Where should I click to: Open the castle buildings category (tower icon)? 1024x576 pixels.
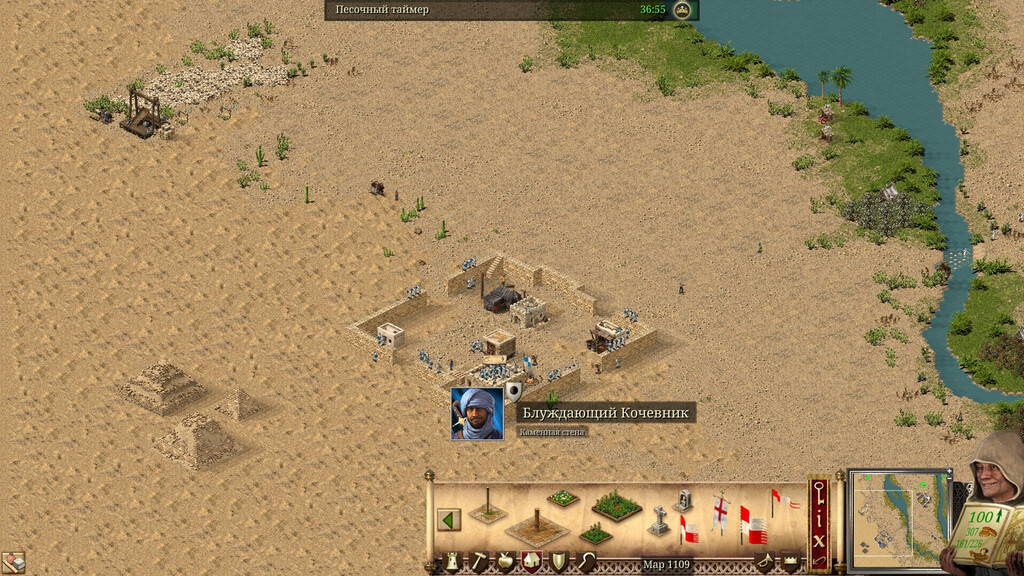click(x=451, y=562)
